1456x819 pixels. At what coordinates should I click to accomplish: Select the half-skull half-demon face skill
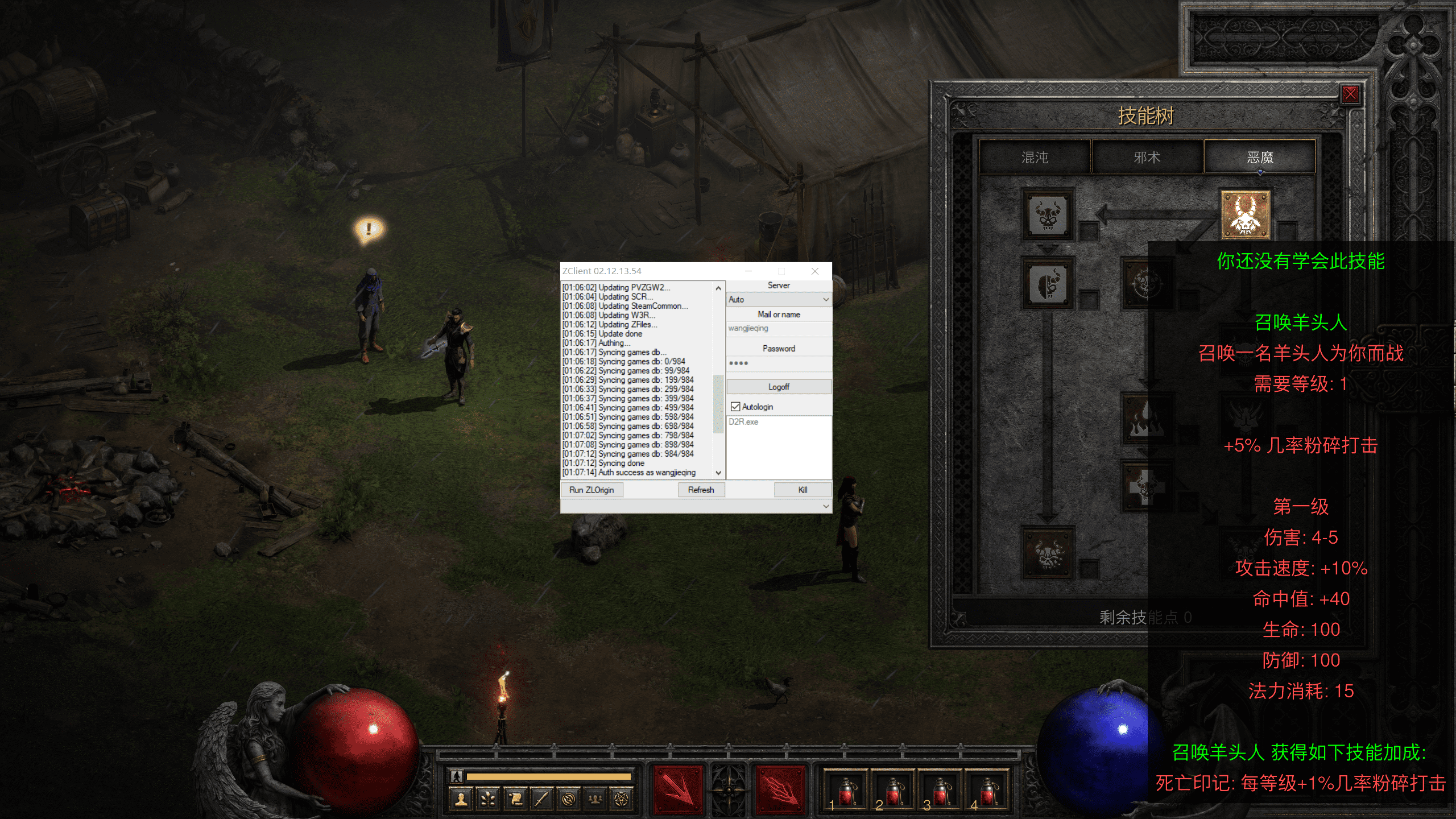[x=1048, y=283]
